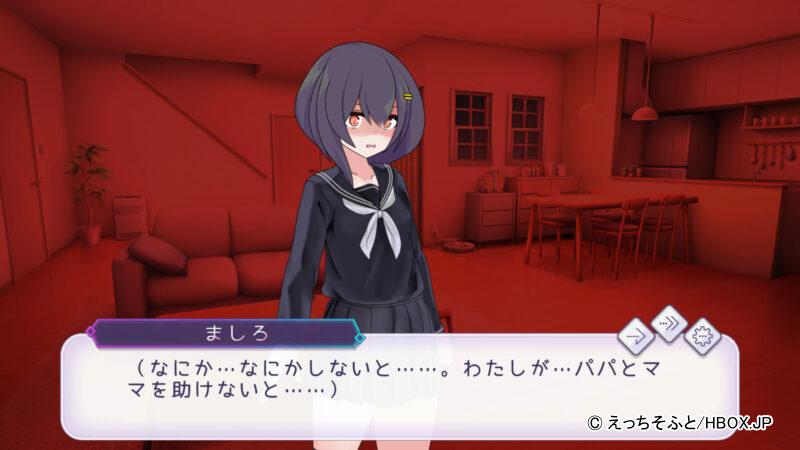This screenshot has width=800, height=450.
Task: Open the gear settings menu
Action: (702, 336)
